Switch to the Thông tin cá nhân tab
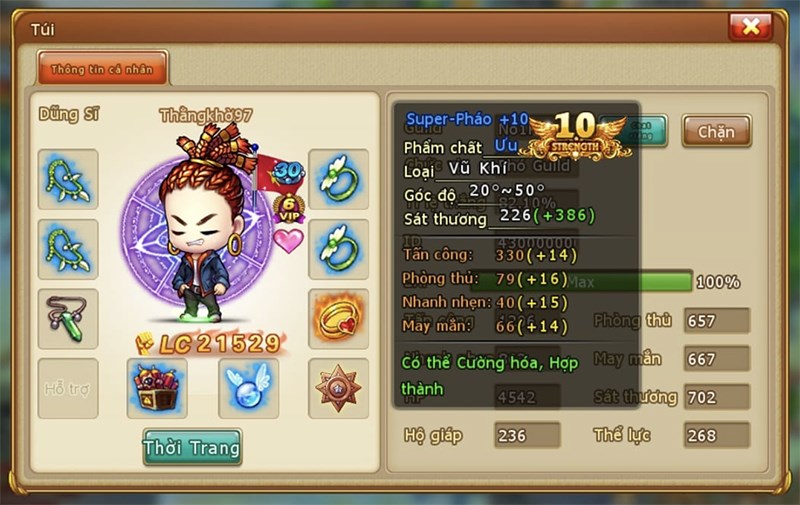This screenshot has height=505, width=800. (102, 69)
